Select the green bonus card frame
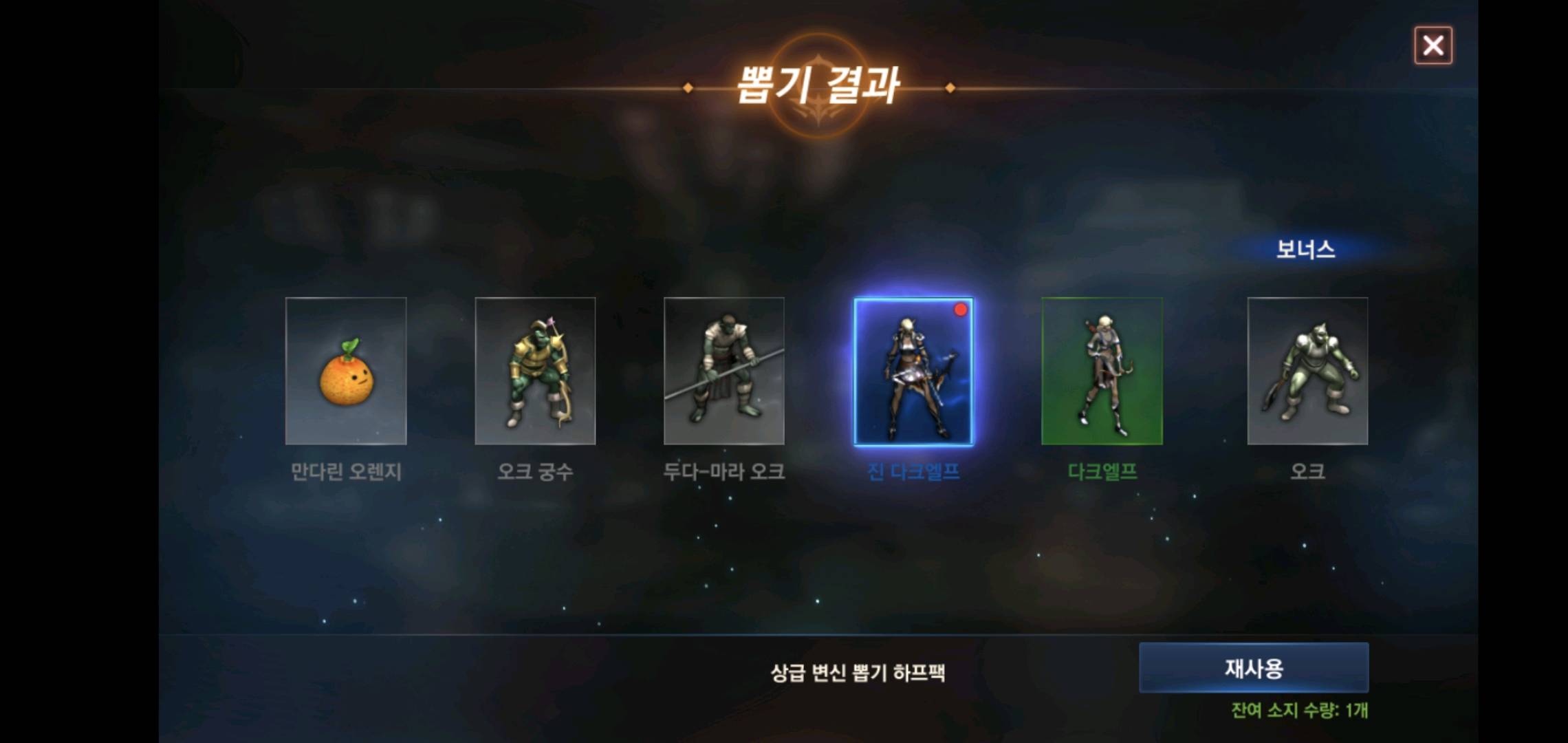The width and height of the screenshot is (1568, 743). (1103, 371)
